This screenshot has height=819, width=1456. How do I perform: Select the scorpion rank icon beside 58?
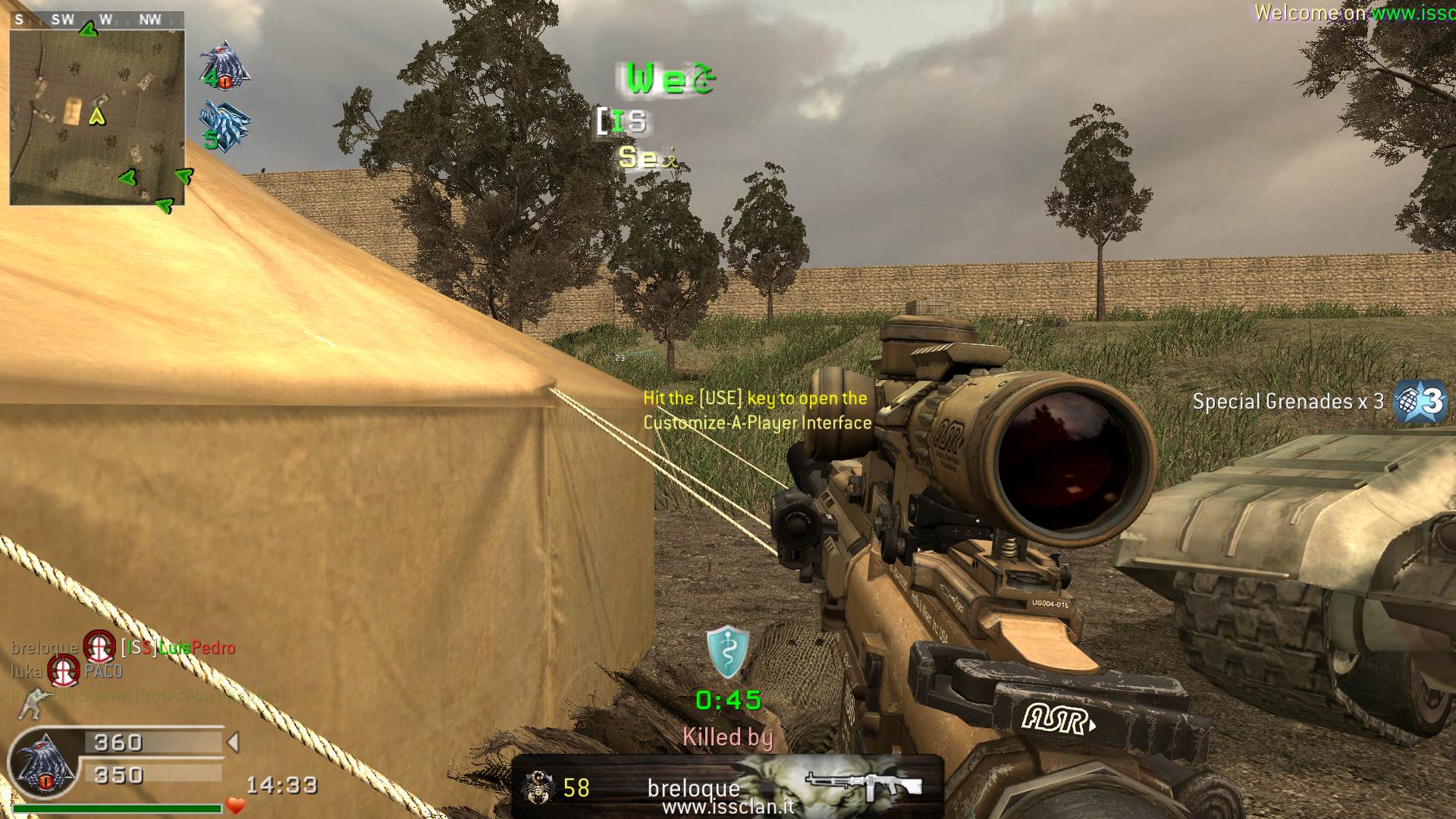536,788
